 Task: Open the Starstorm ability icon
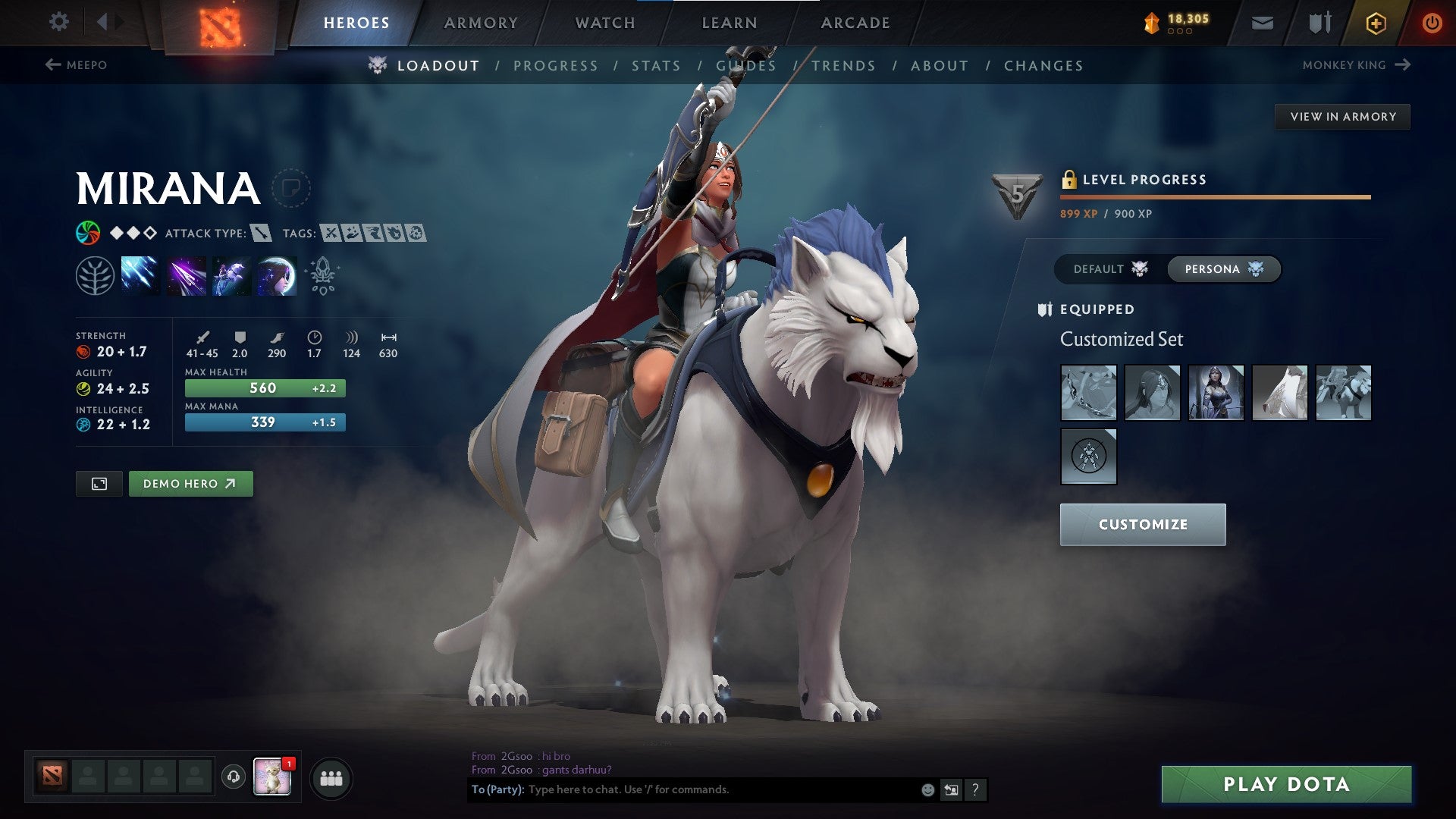pyautogui.click(x=139, y=275)
